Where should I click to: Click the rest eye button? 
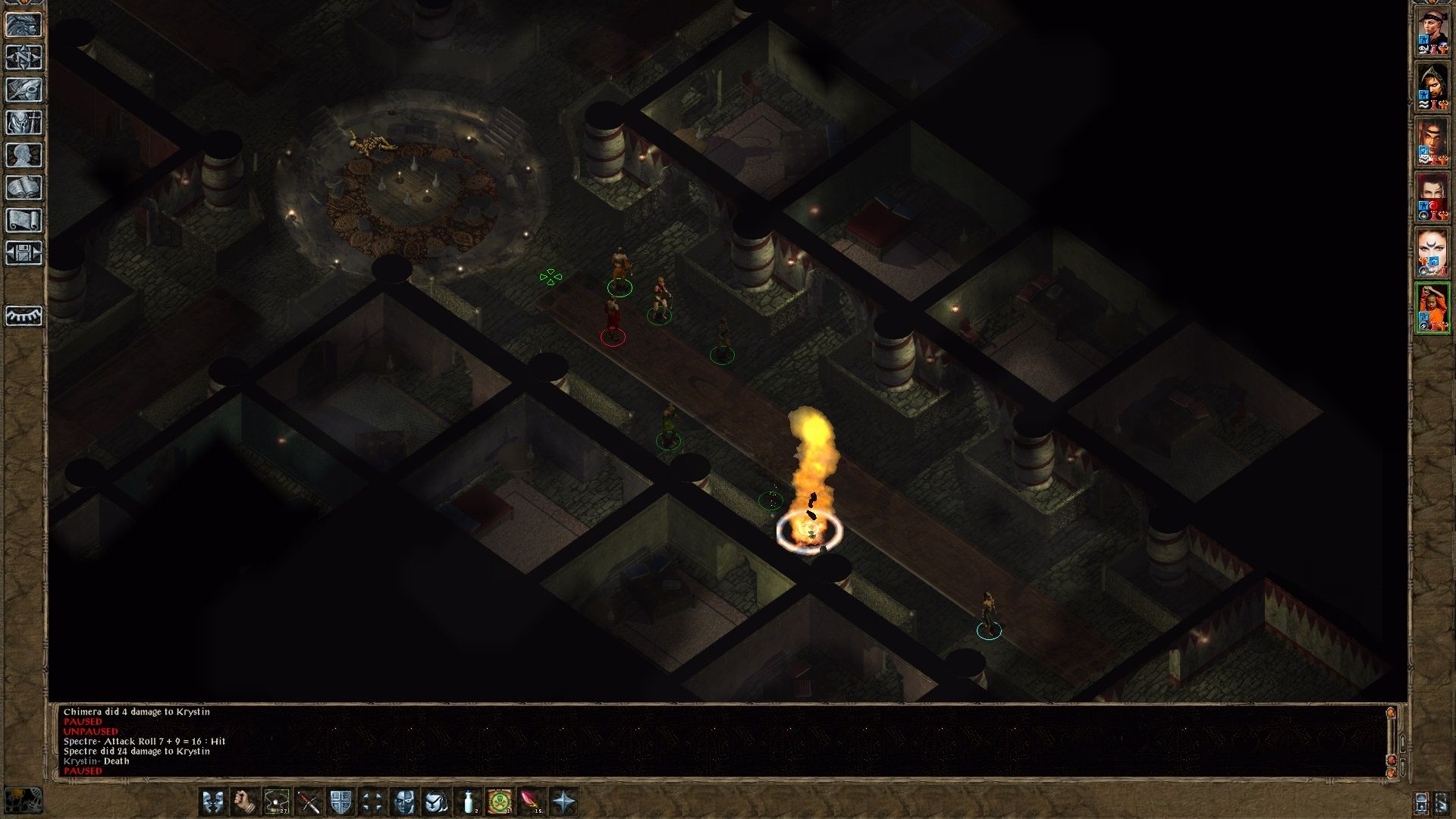[24, 315]
